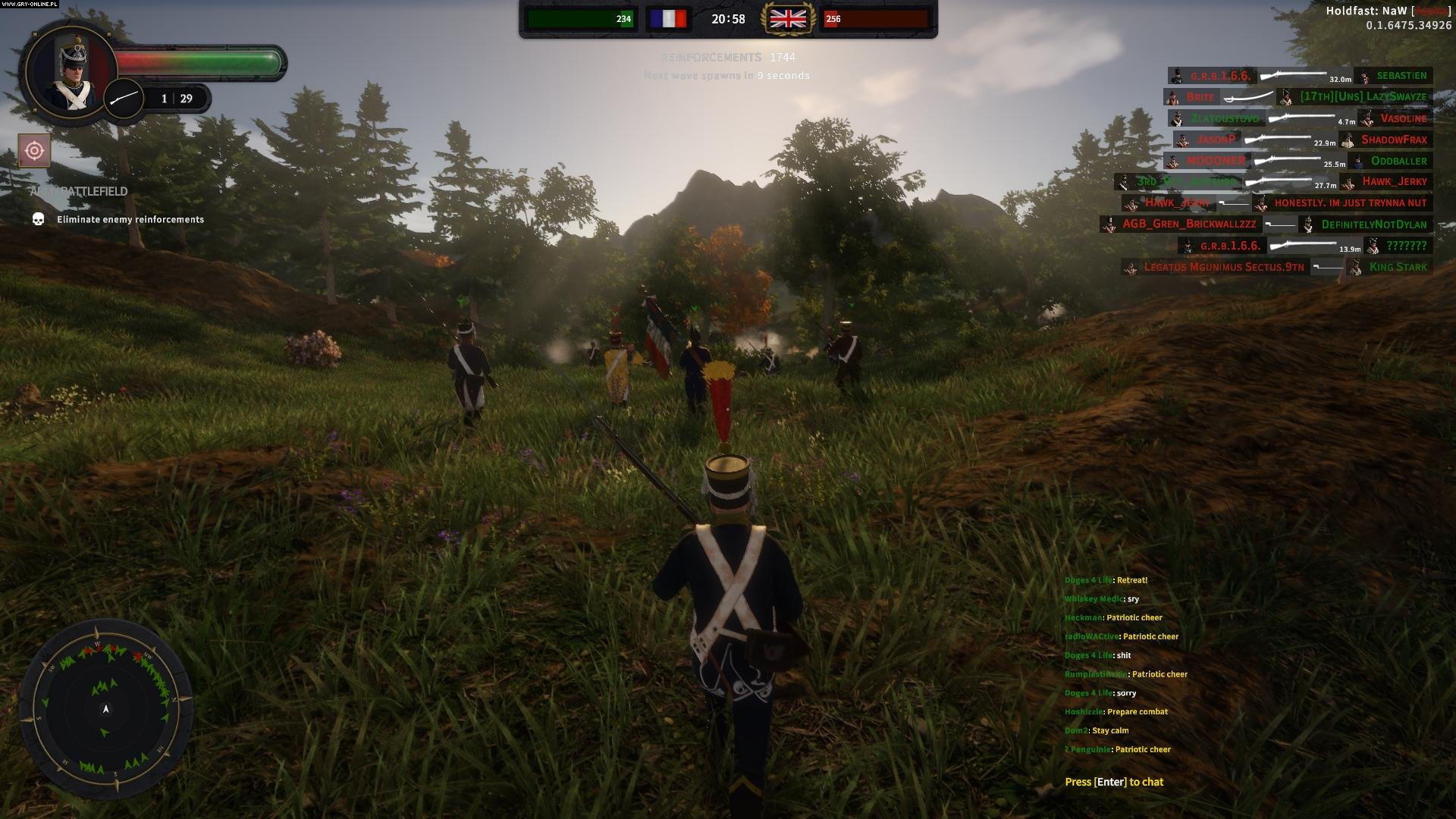This screenshot has width=1456, height=819.
Task: Click the circular compass minimap
Action: tap(106, 708)
